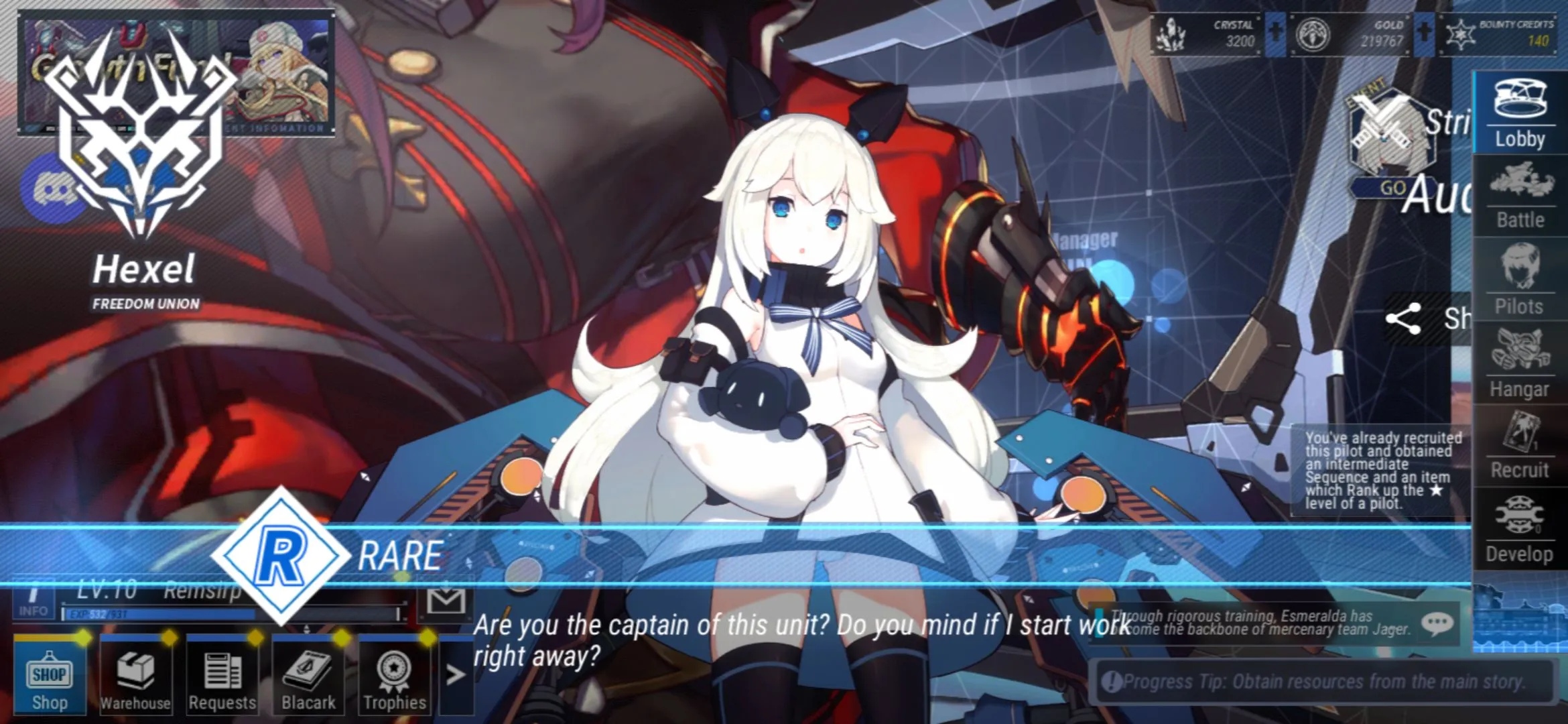The height and width of the screenshot is (724, 1568).
Task: Open the Warehouse
Action: (x=135, y=676)
